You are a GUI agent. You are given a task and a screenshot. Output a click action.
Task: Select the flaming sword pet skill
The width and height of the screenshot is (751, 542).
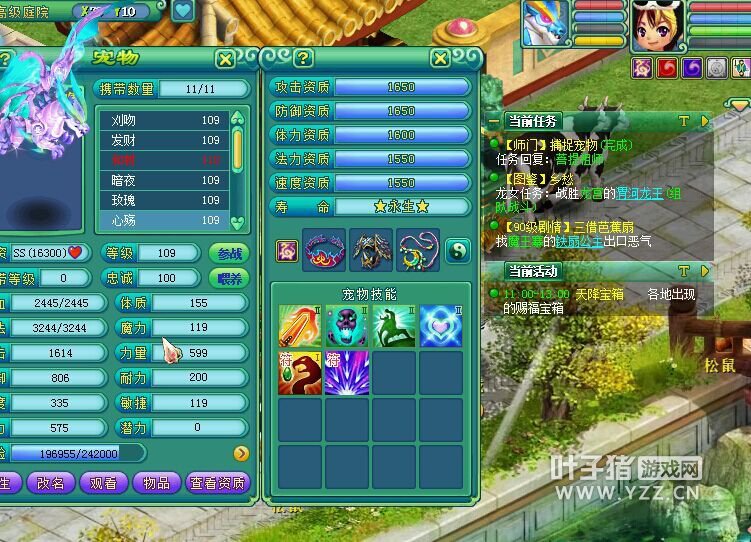(299, 326)
